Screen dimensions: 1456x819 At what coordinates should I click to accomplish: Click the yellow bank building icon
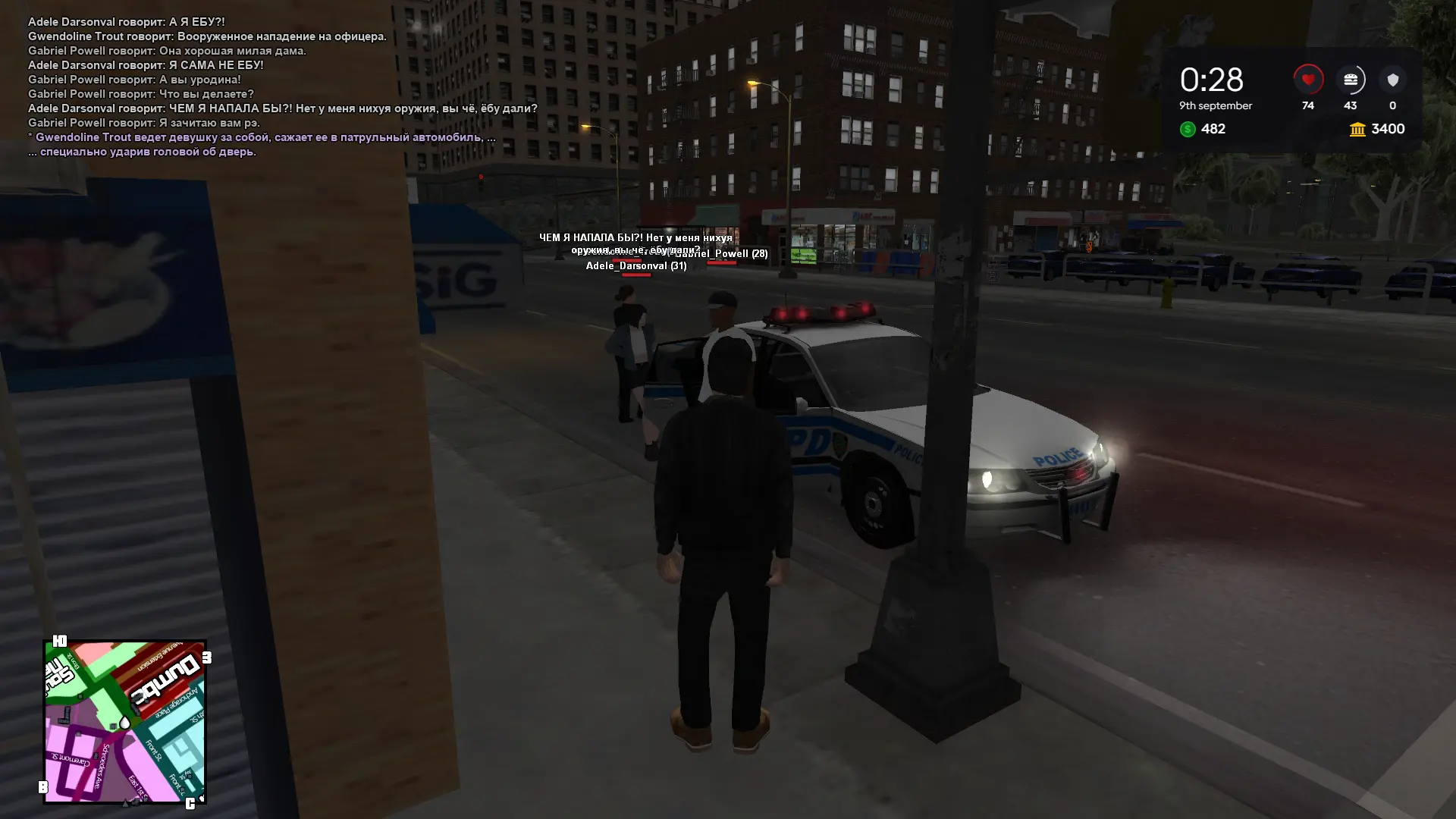pyautogui.click(x=1357, y=129)
